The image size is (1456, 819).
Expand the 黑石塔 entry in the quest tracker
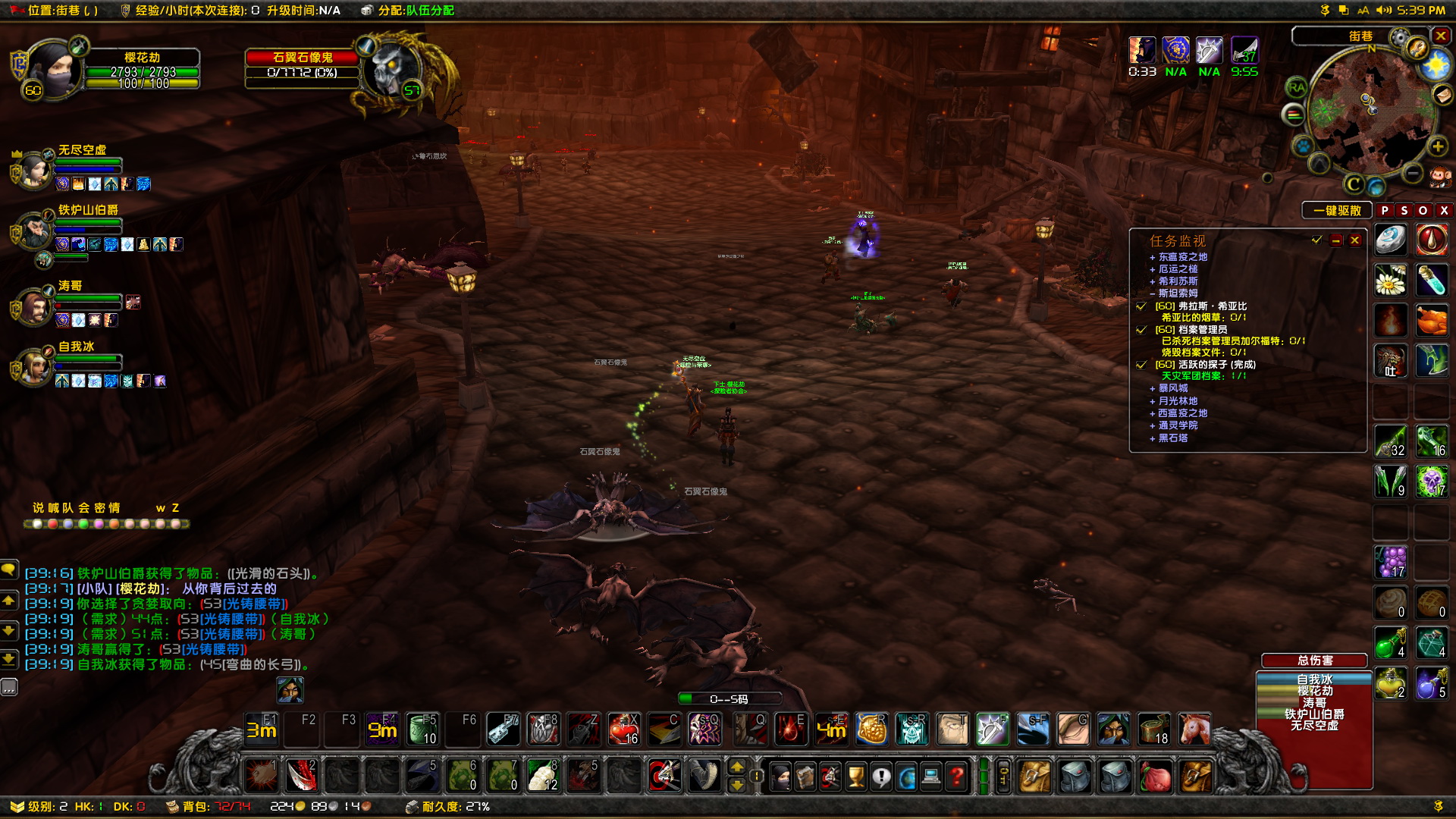1152,438
